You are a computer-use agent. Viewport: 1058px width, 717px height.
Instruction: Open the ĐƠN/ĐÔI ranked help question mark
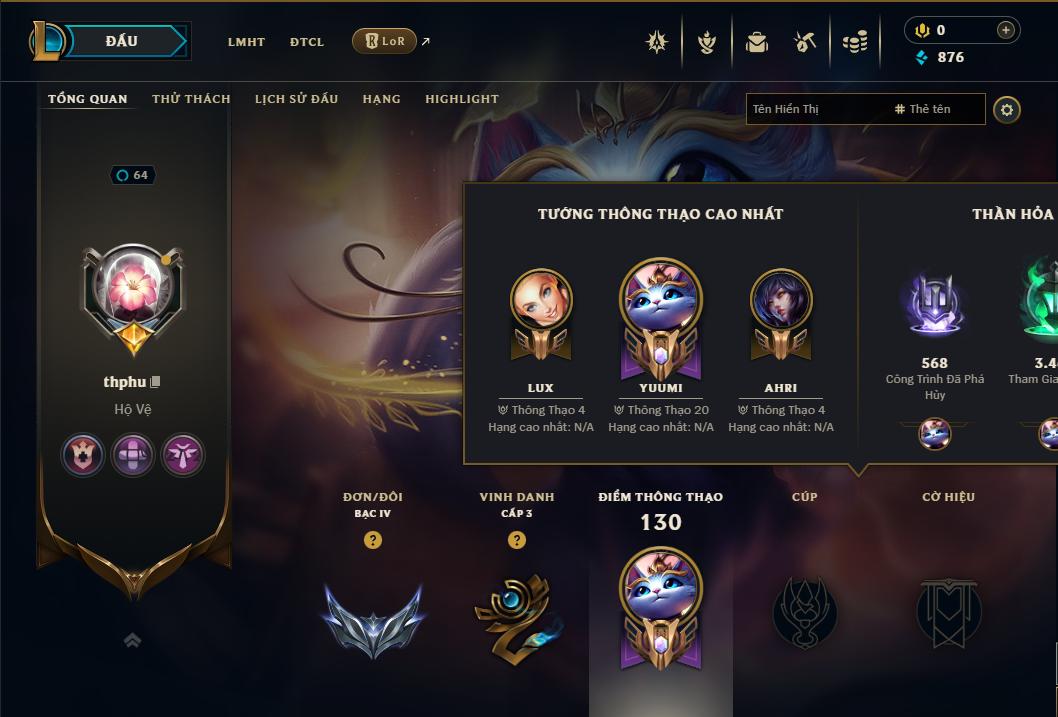pos(373,540)
